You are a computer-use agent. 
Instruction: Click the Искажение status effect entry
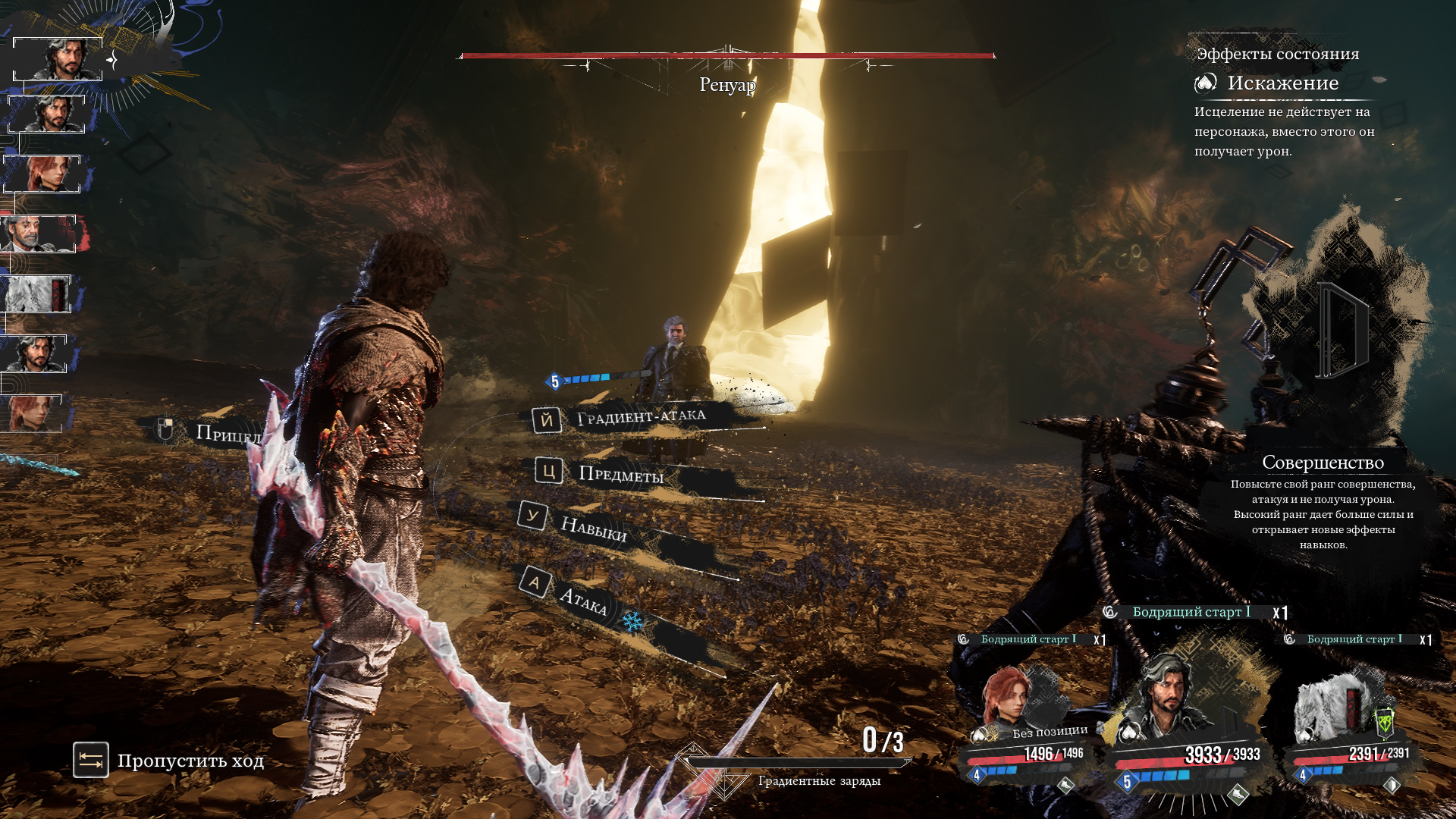click(x=1282, y=83)
